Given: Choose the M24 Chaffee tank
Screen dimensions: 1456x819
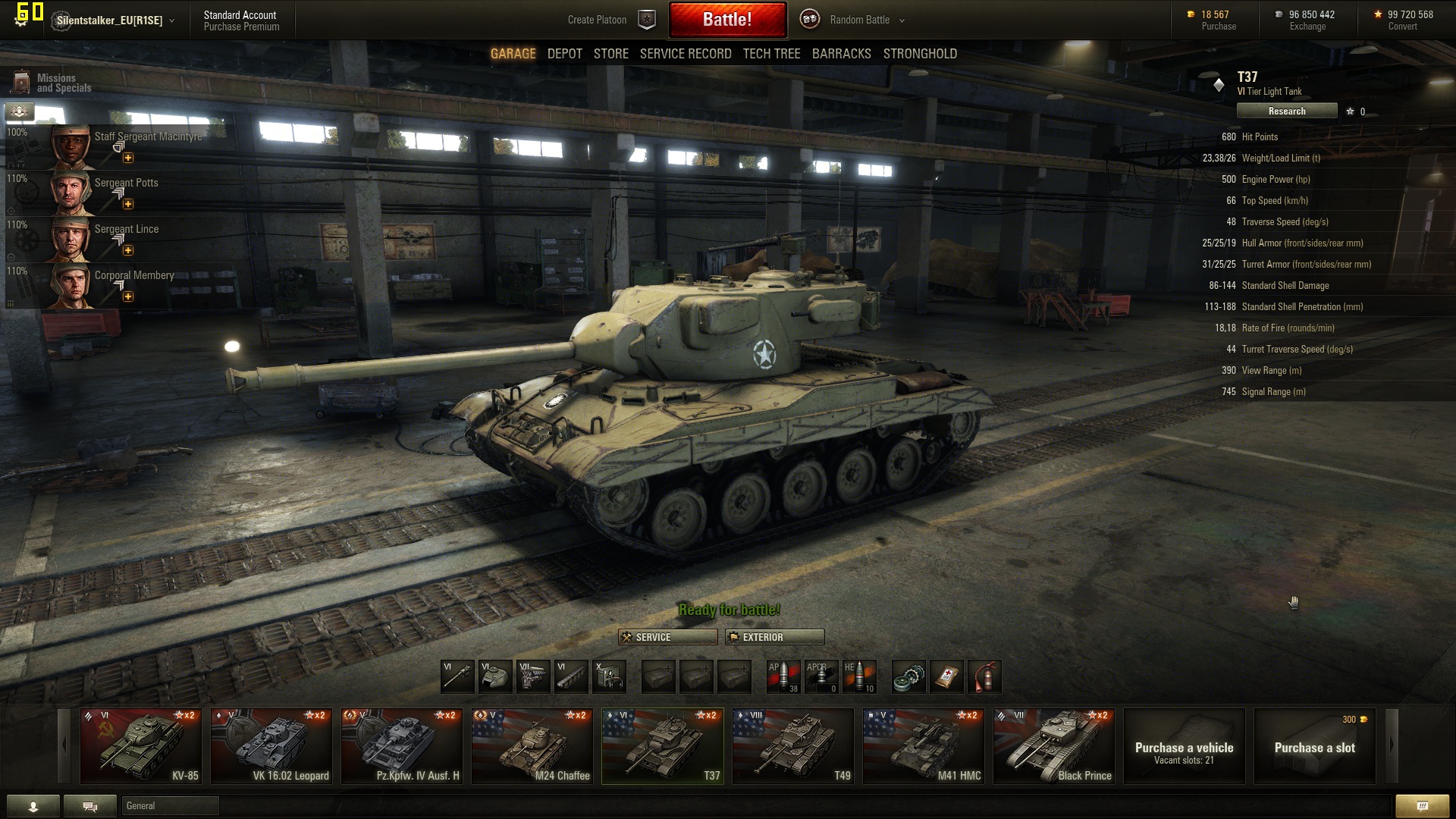Looking at the screenshot, I should 532,746.
